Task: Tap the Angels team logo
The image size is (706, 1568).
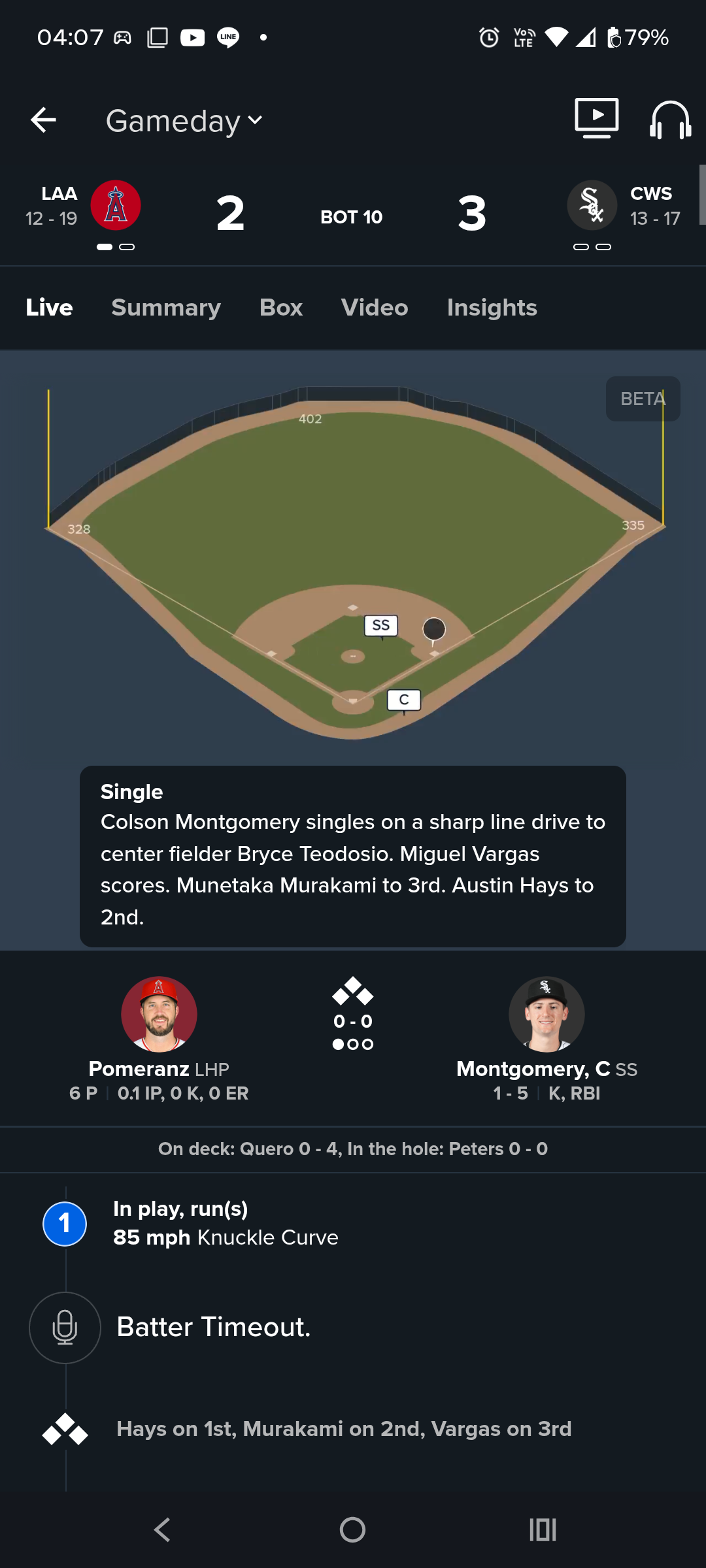Action: click(x=116, y=205)
